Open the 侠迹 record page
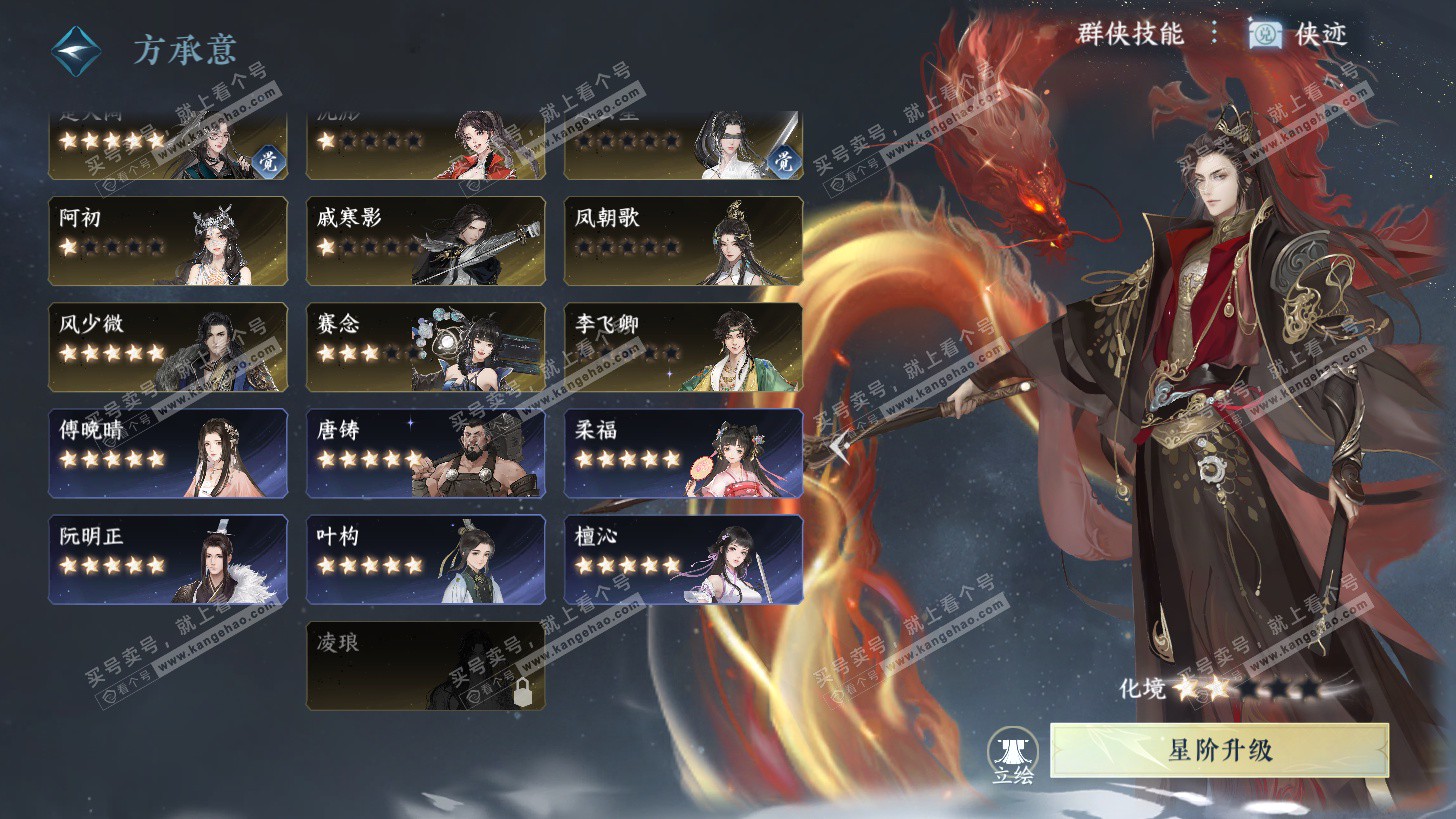The image size is (1456, 819). point(1300,34)
